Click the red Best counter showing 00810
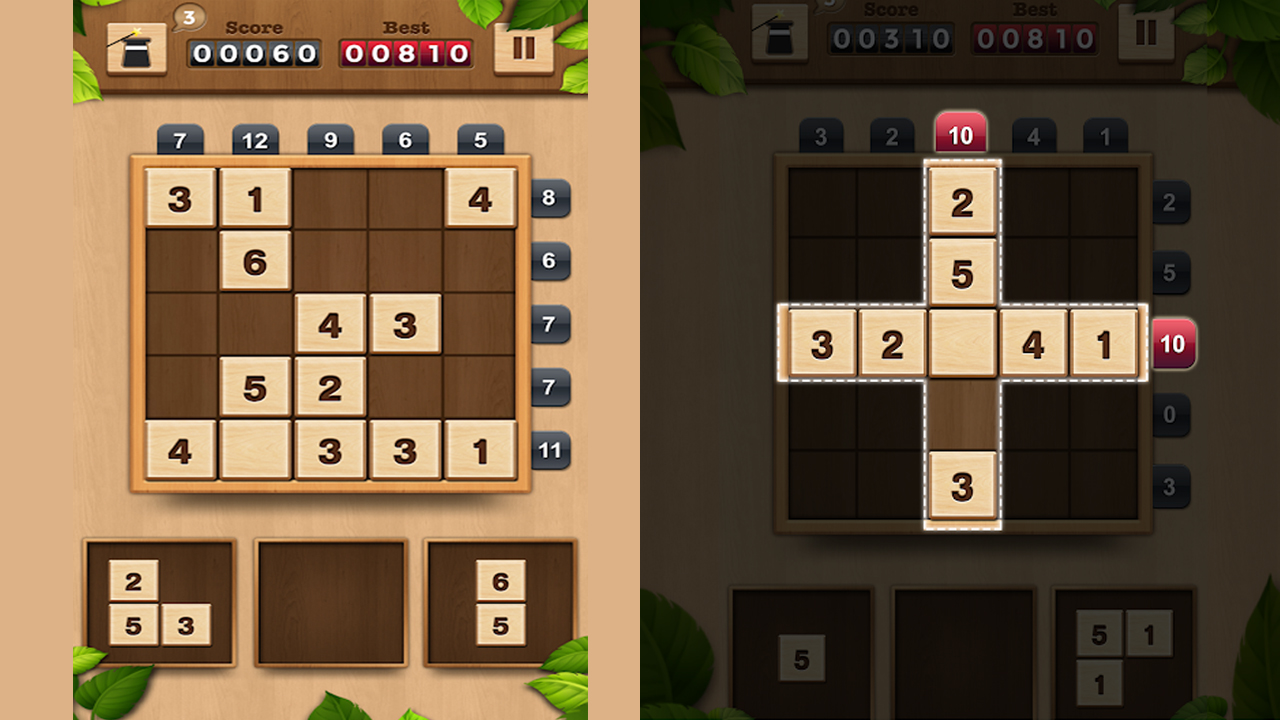 click(407, 54)
